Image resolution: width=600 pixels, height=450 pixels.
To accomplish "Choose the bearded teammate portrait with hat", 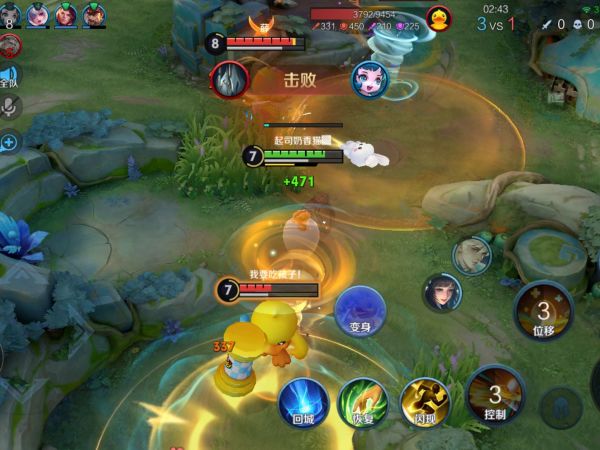I will 93,15.
